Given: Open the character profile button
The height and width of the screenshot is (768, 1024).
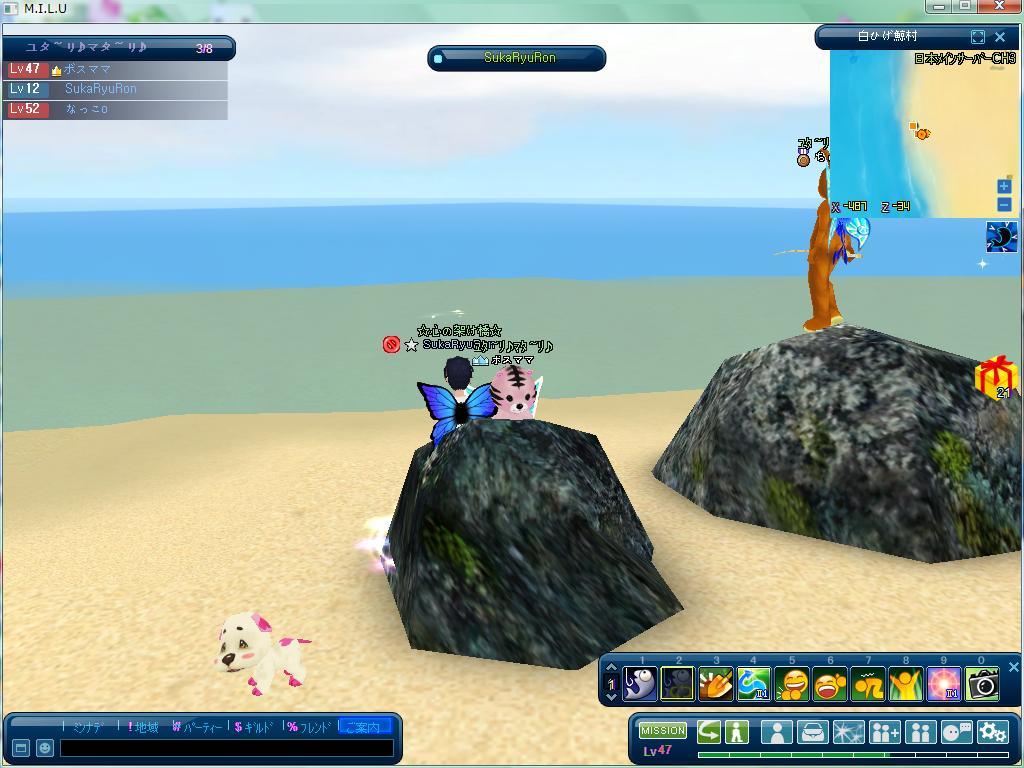Looking at the screenshot, I should tap(776, 732).
